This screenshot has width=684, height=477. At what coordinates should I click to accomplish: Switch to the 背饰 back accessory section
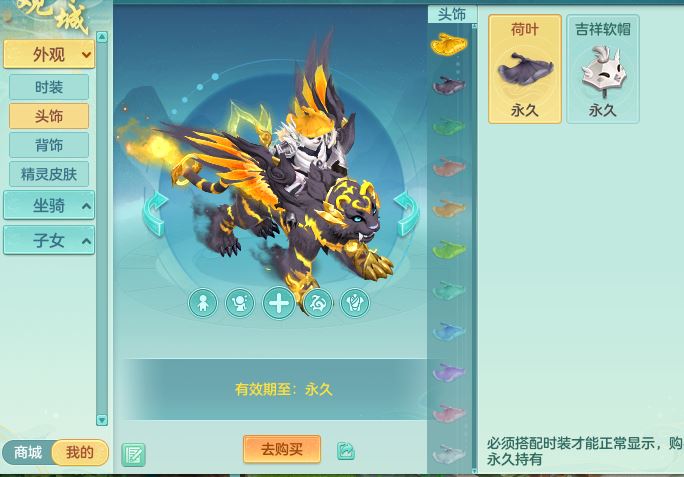coord(49,145)
